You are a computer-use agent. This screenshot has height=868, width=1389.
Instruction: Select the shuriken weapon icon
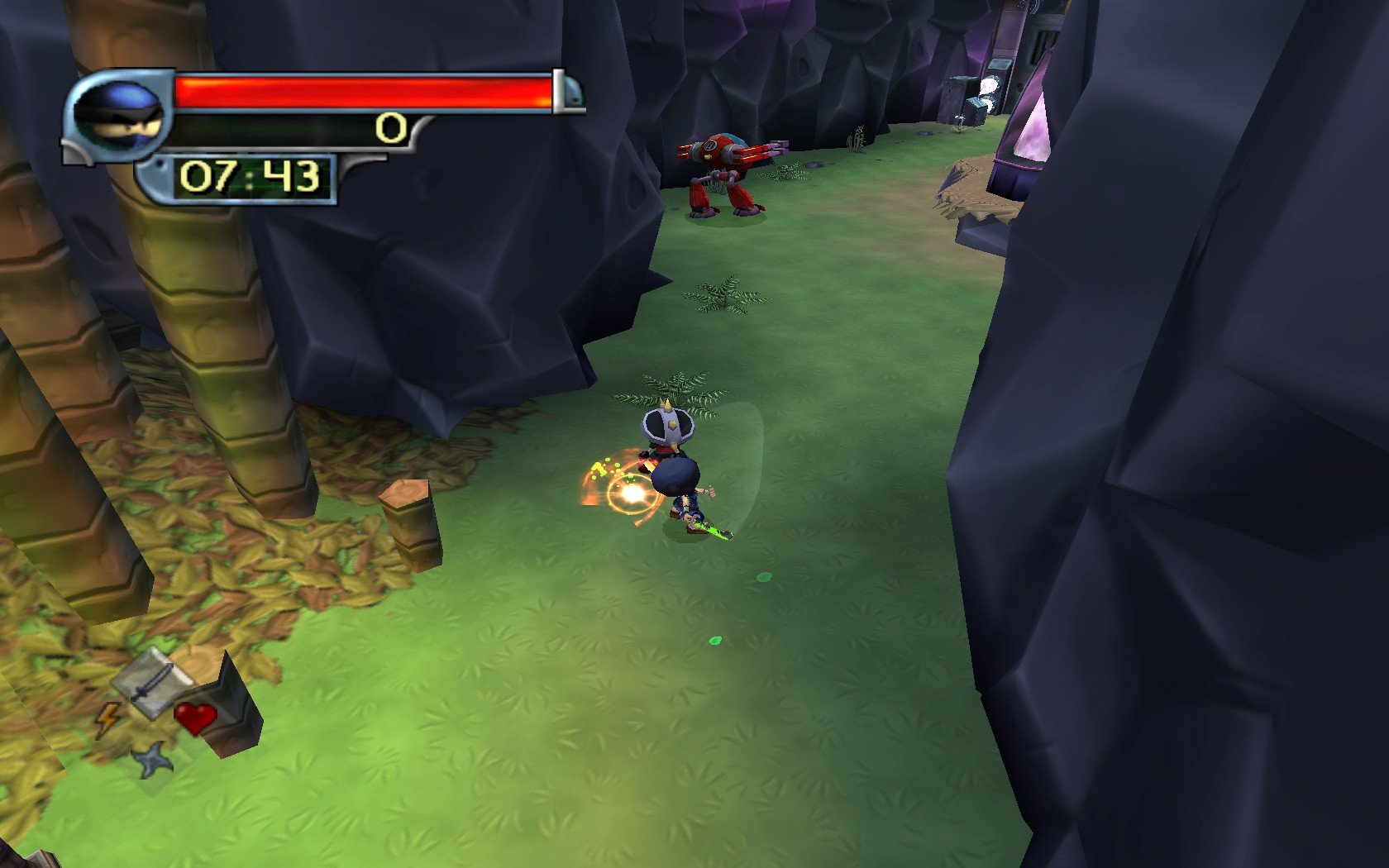pos(155,760)
